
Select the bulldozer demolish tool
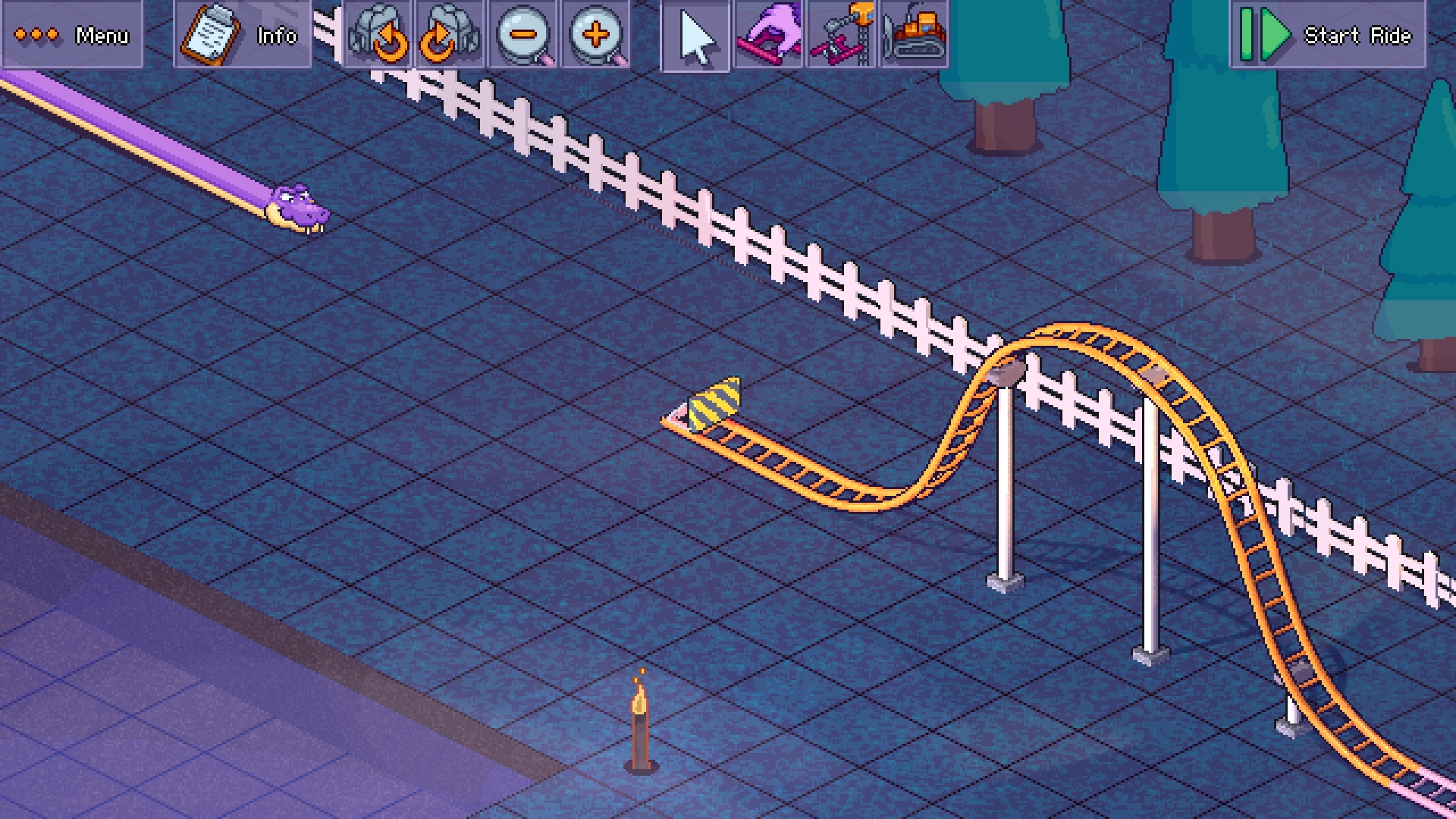915,35
